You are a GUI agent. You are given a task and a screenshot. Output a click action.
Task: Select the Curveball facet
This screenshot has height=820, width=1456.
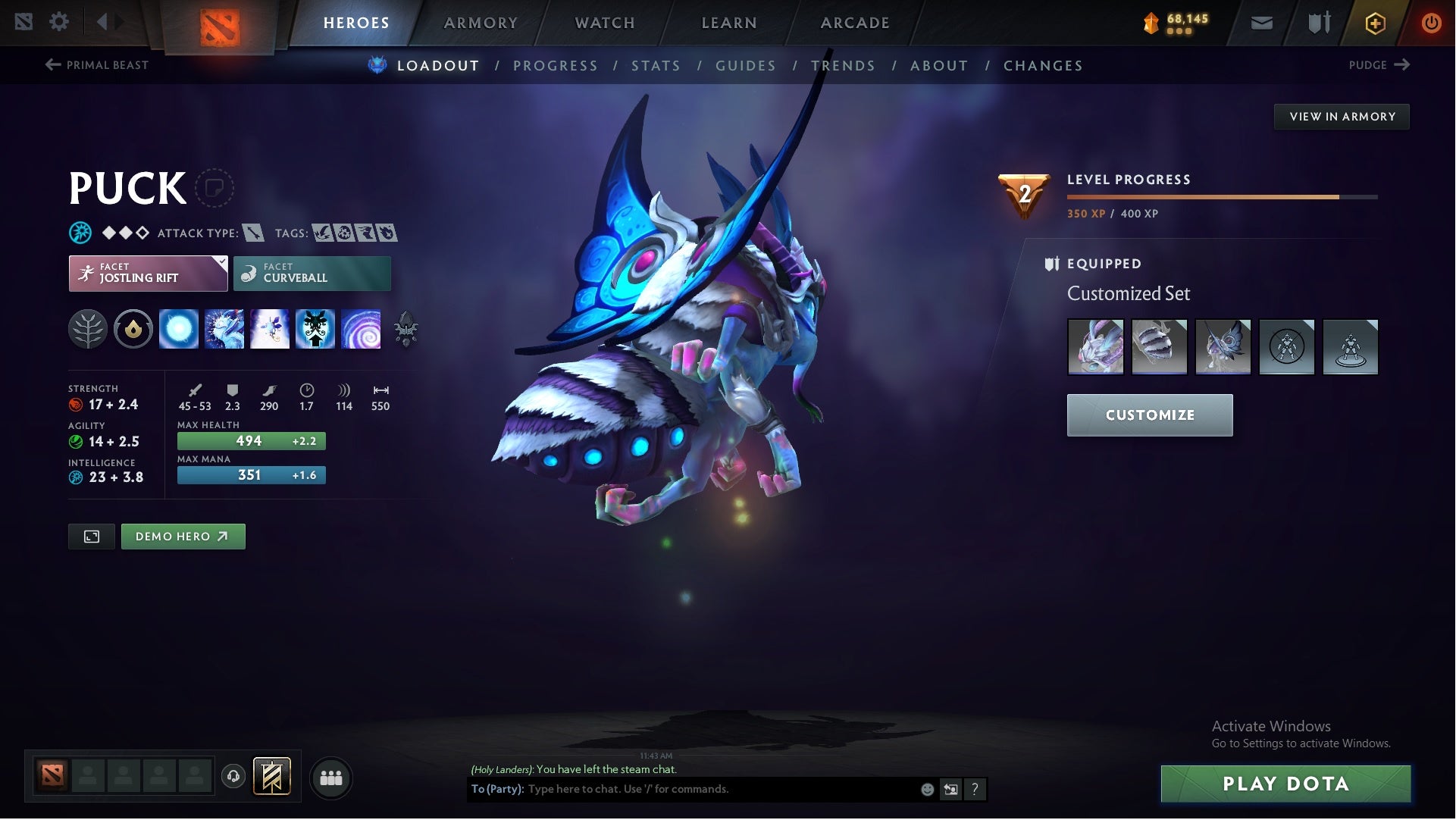312,273
